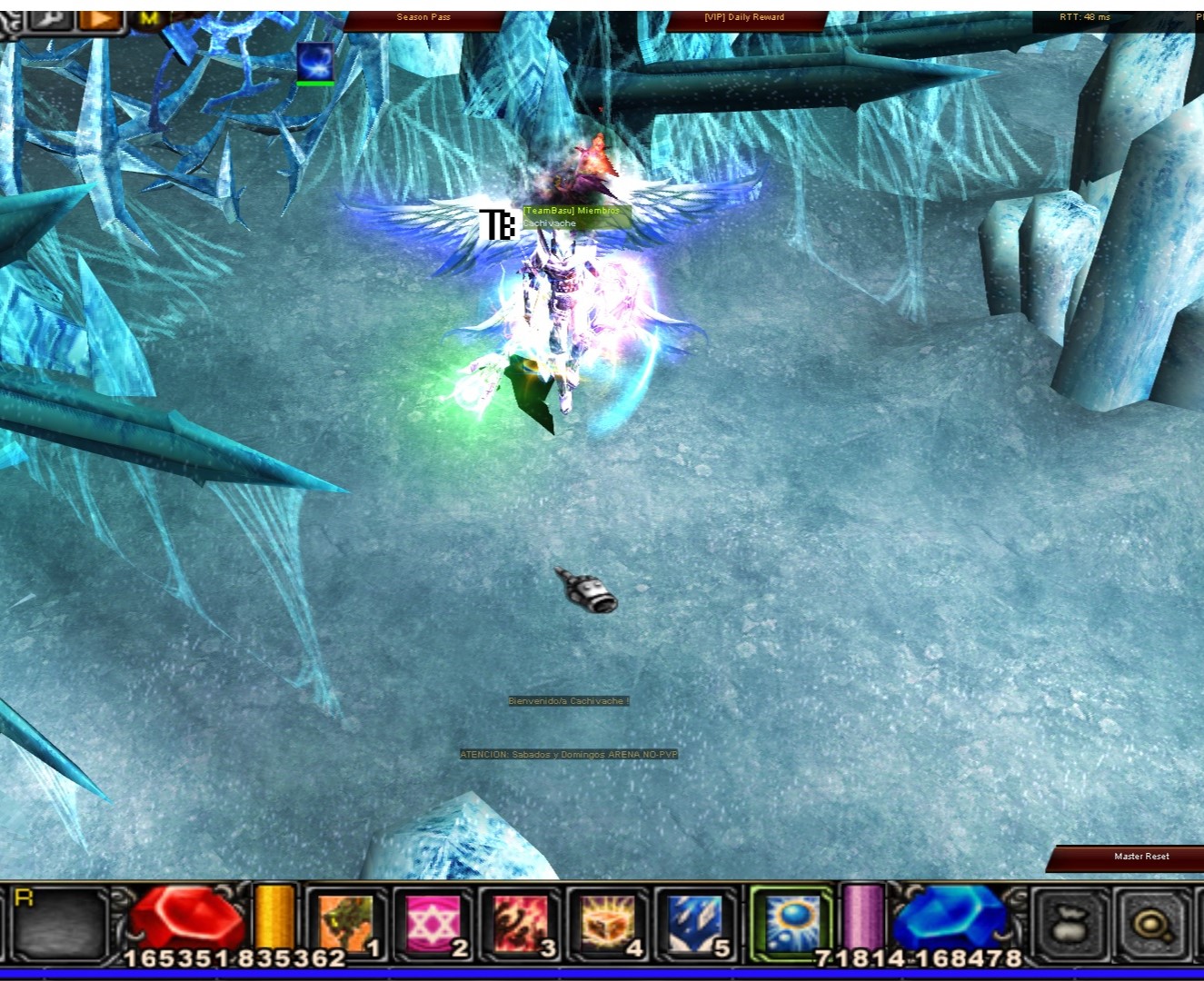Viewport: 1204px width, 981px height.
Task: Click the orange play arrow button
Action: click(x=102, y=17)
